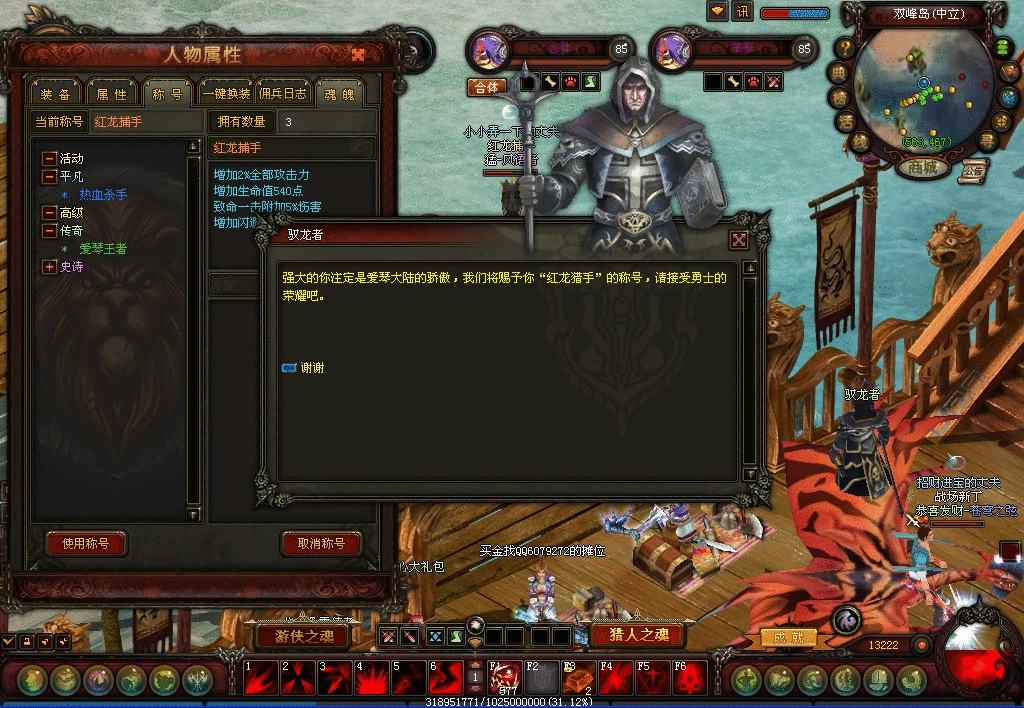Click the 取消称号 button
The width and height of the screenshot is (1024, 708).
pyautogui.click(x=321, y=544)
